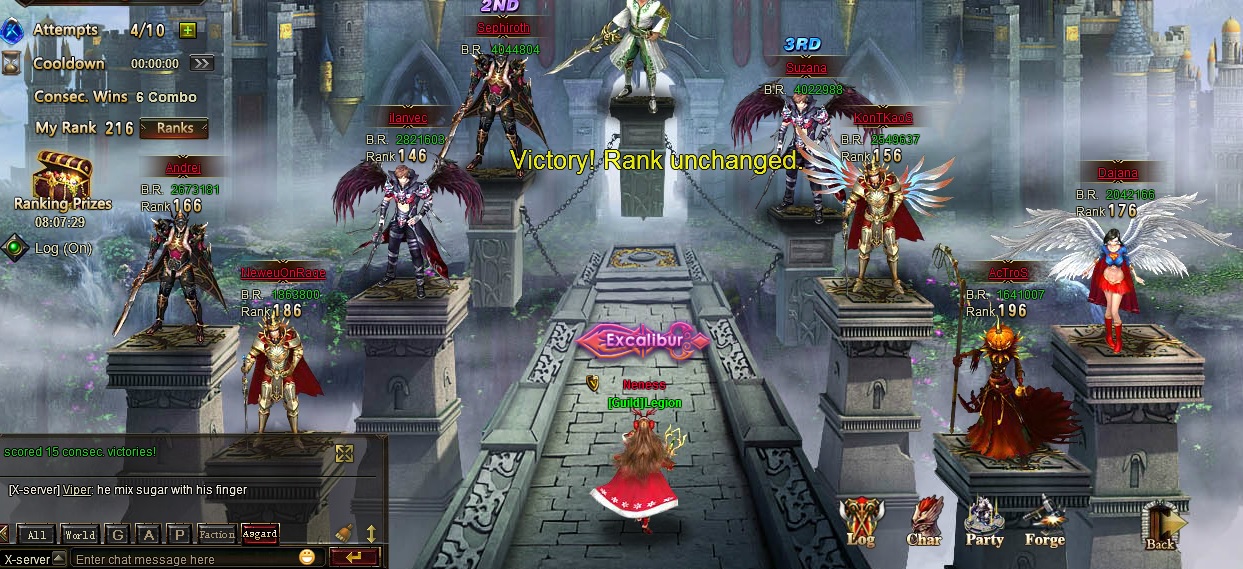Switch to the All chat tab
The image size is (1243, 569).
point(36,535)
